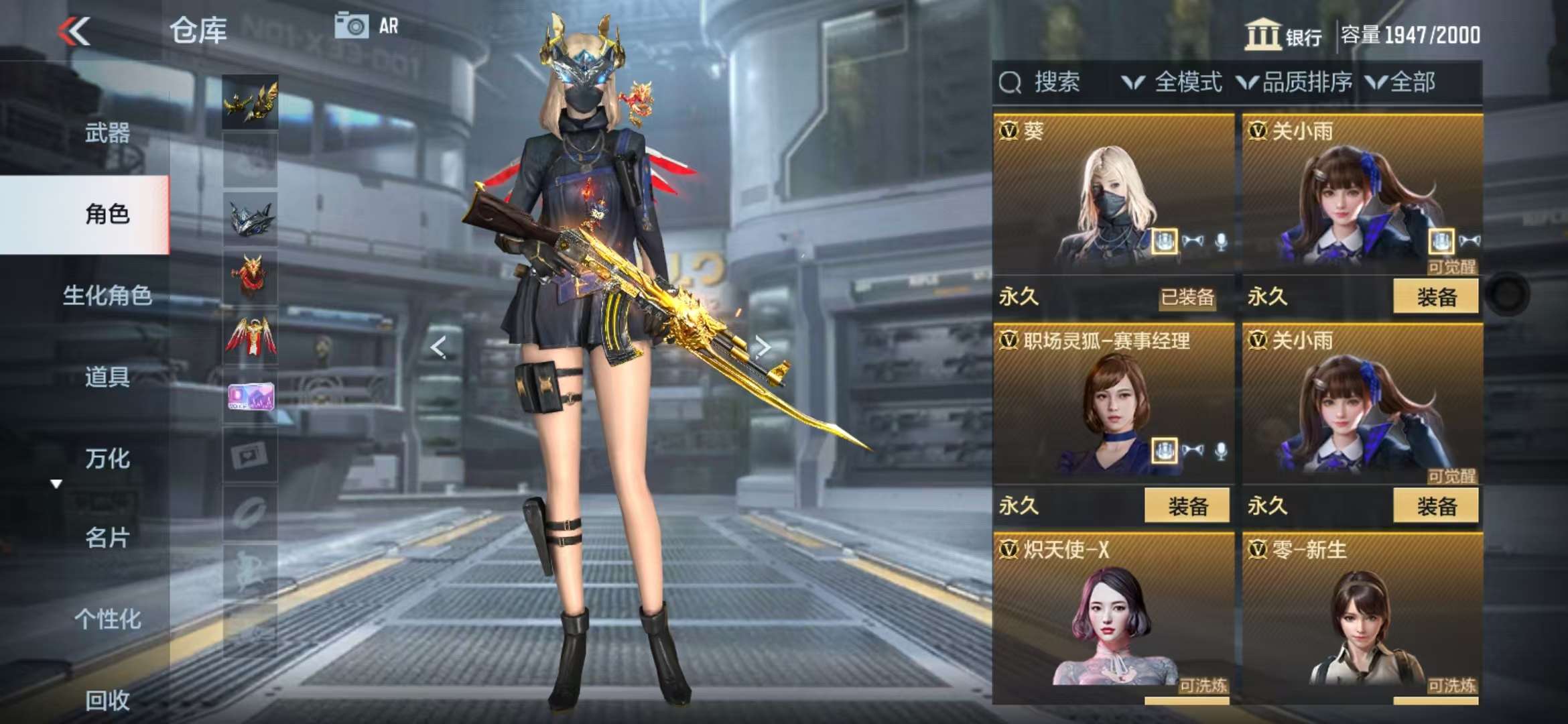Select the 零-新生 character card

1362,617
